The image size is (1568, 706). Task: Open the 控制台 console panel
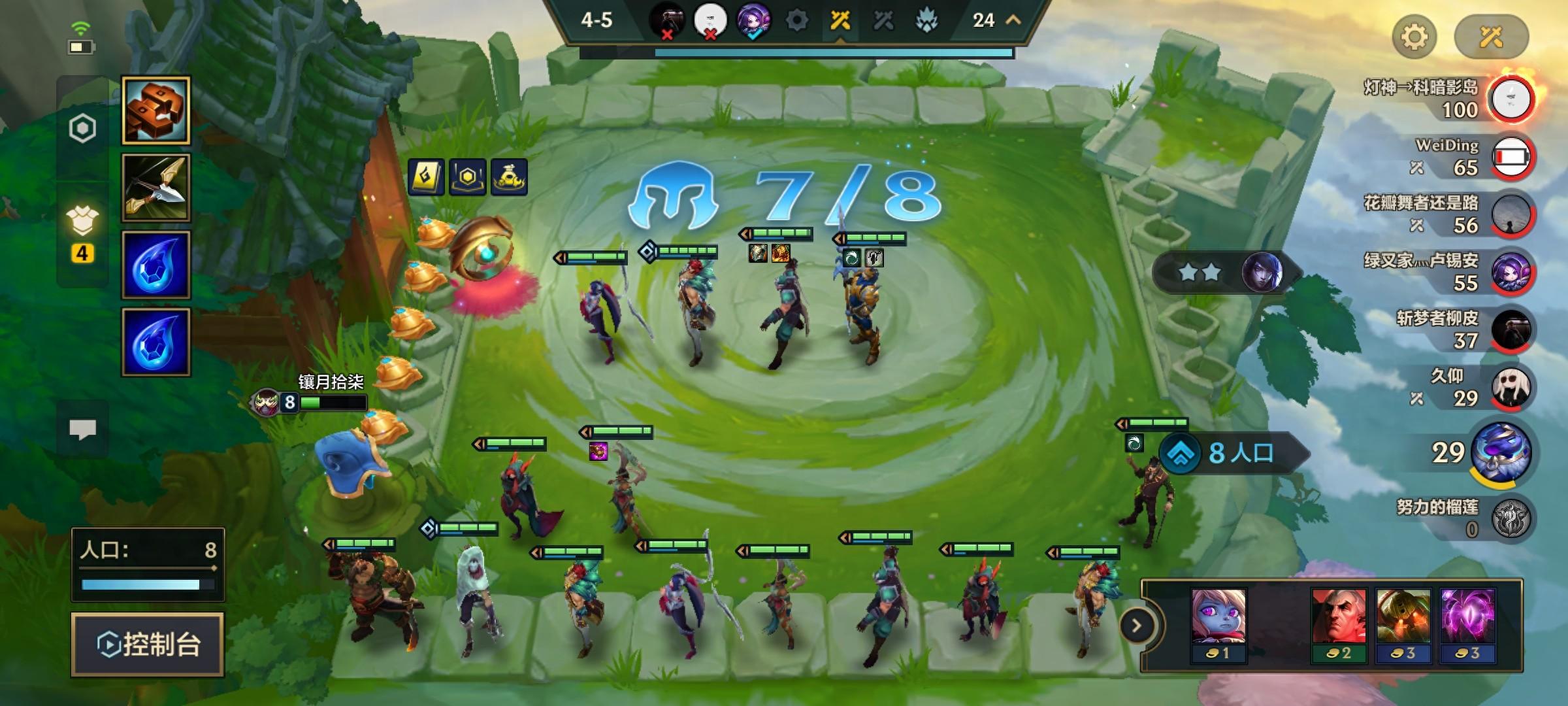[148, 644]
